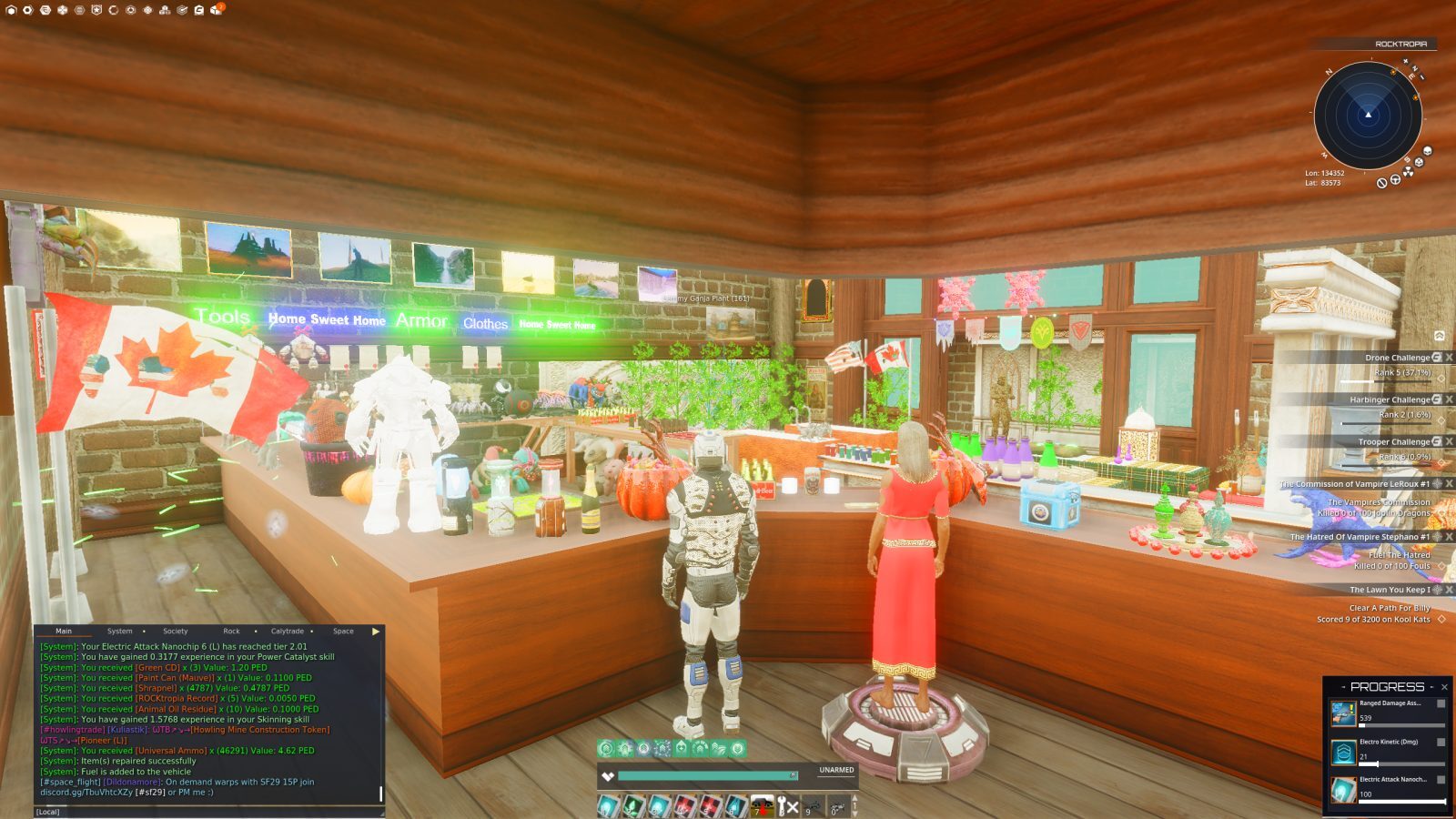Switch to the Rock chat tab
The image size is (1456, 819).
(x=231, y=632)
